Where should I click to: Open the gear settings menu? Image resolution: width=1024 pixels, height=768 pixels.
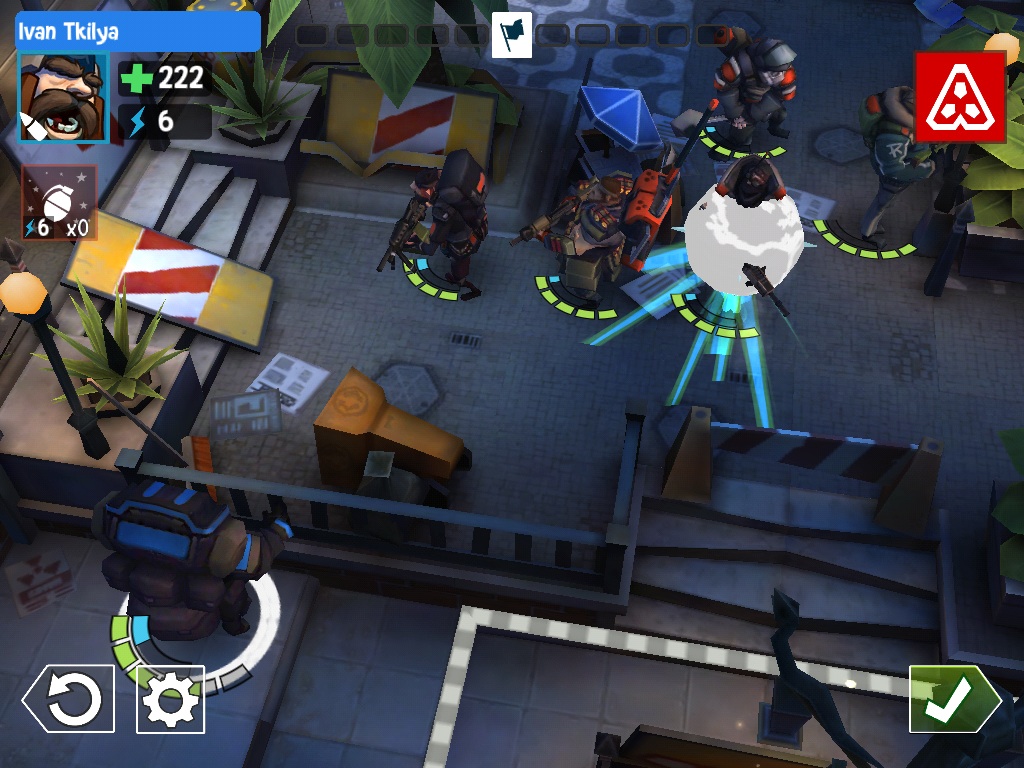click(170, 699)
